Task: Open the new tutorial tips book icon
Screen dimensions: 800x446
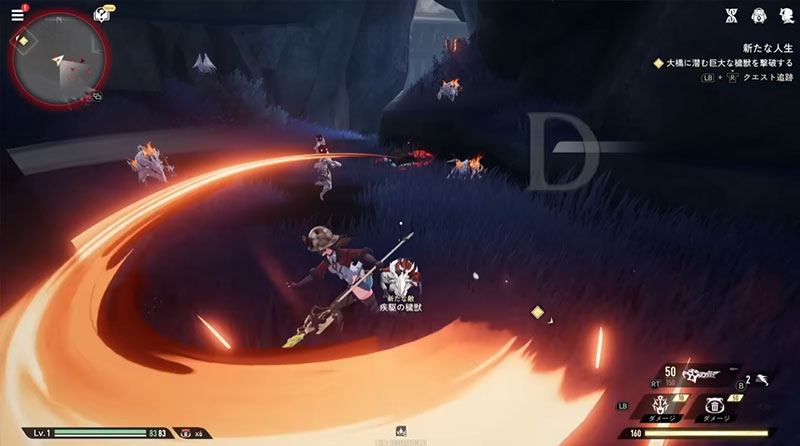Action: [x=101, y=14]
